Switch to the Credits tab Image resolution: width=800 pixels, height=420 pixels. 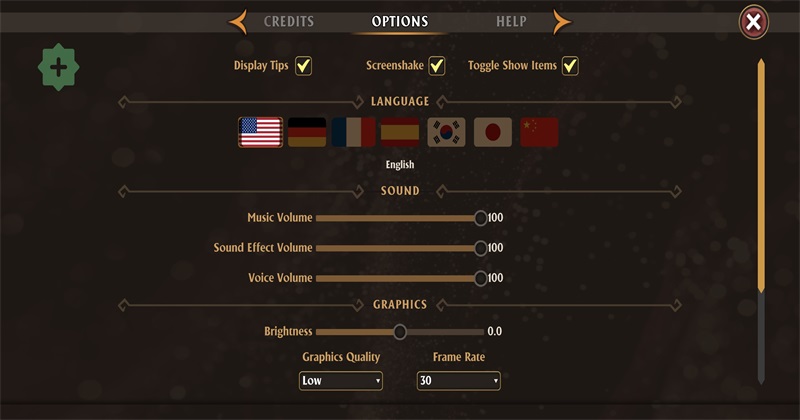point(288,21)
